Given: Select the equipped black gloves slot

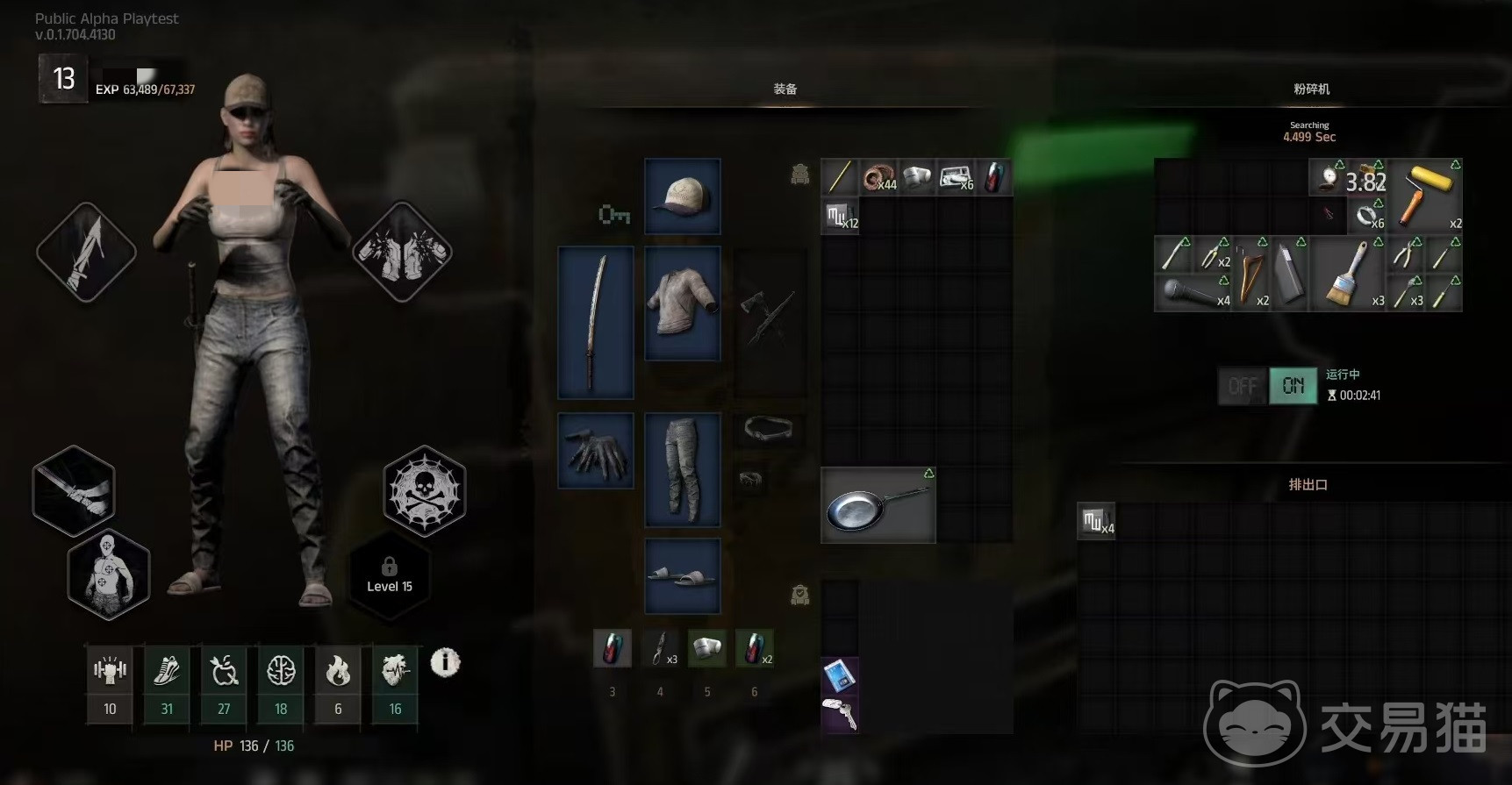Looking at the screenshot, I should (596, 451).
